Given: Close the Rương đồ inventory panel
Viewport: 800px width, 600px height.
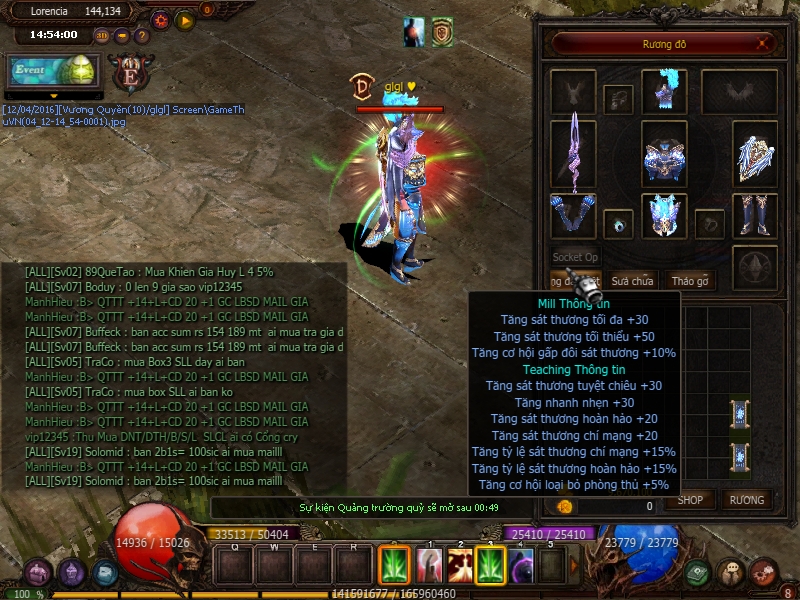Looking at the screenshot, I should tap(764, 44).
